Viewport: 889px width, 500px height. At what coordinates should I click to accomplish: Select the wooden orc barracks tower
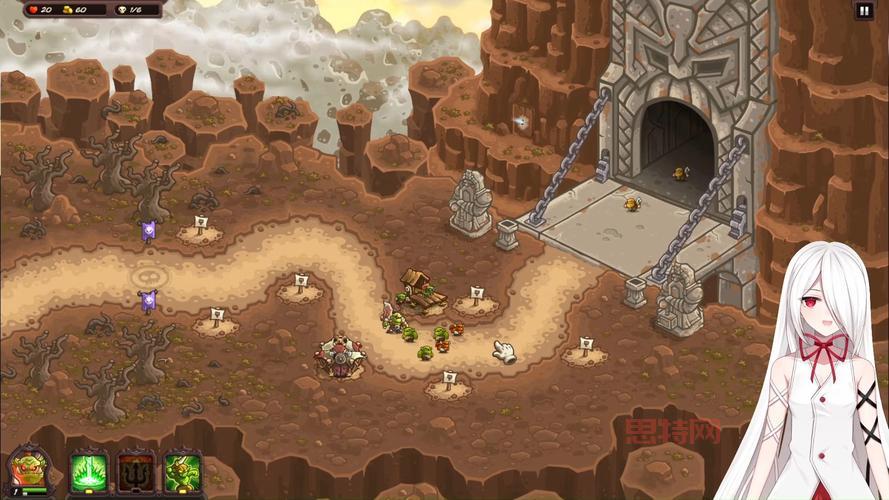tap(419, 287)
